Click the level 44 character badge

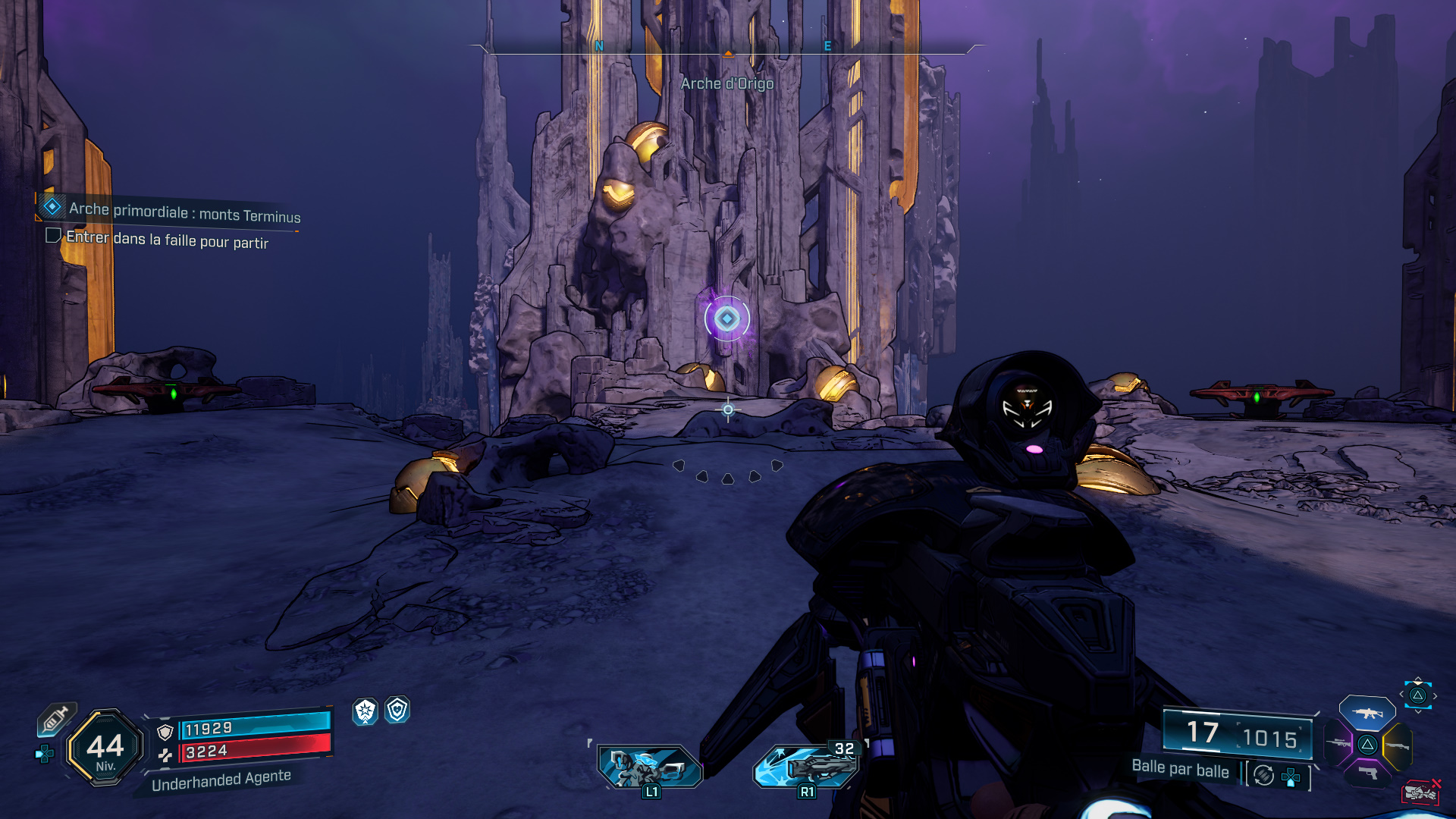pyautogui.click(x=105, y=748)
